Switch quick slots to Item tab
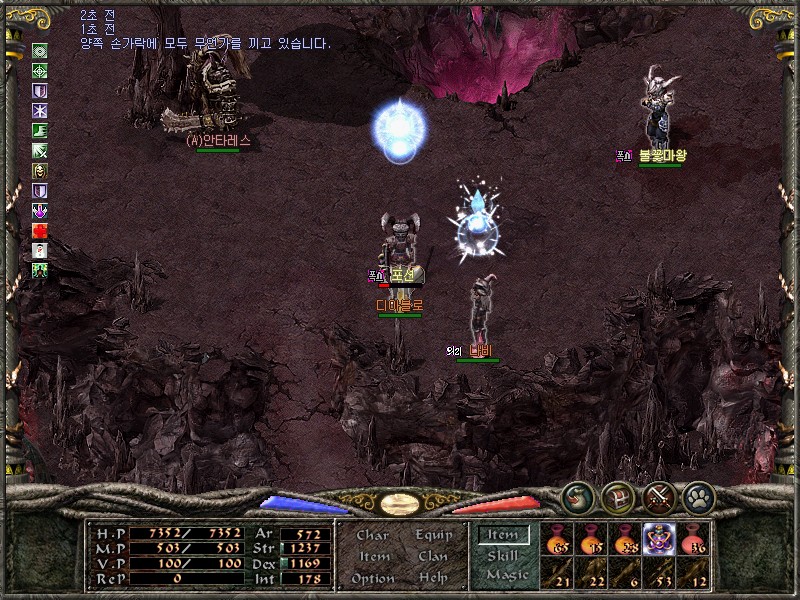Image resolution: width=800 pixels, height=600 pixels. coord(503,535)
